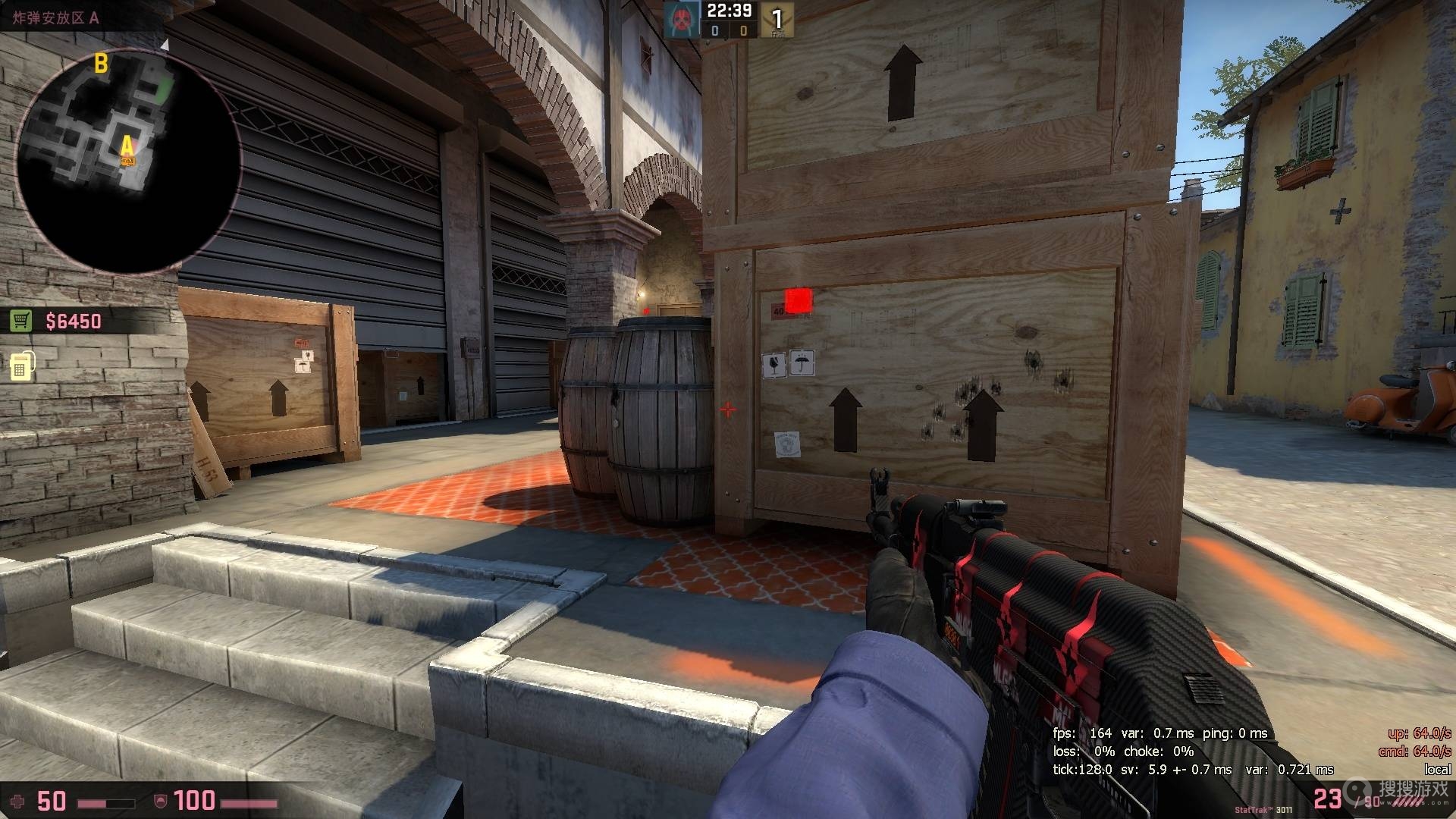1456x819 pixels.
Task: Select the player badge numbered 1
Action: click(x=777, y=19)
